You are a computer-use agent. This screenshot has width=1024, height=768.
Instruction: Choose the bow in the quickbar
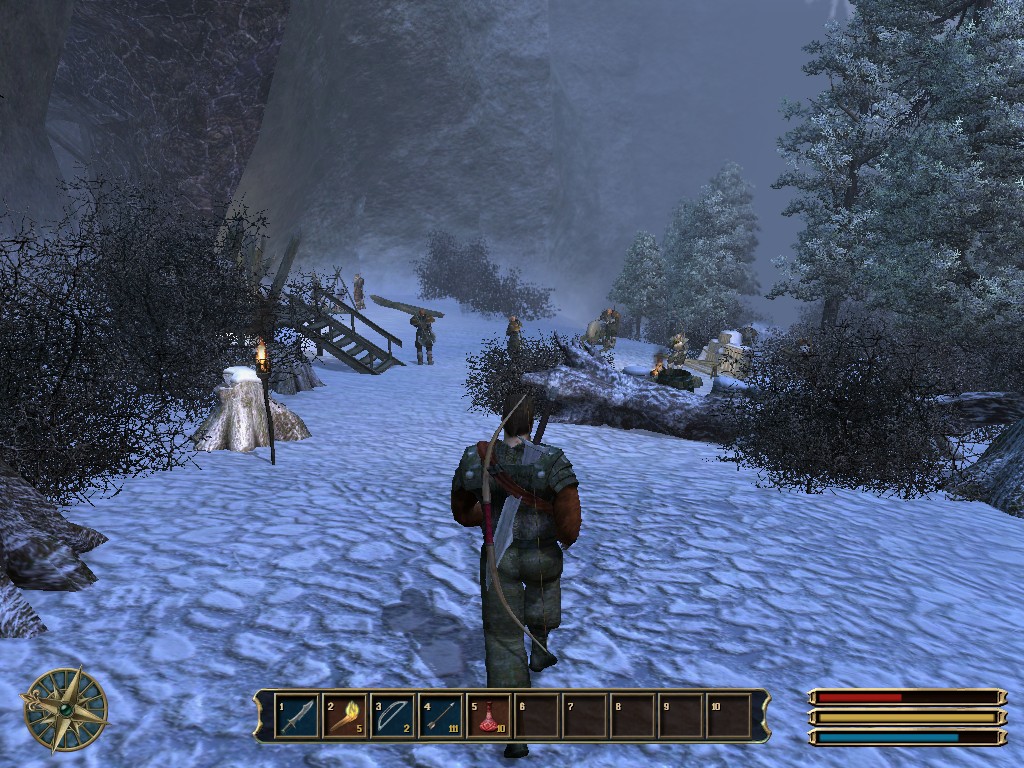pos(393,716)
